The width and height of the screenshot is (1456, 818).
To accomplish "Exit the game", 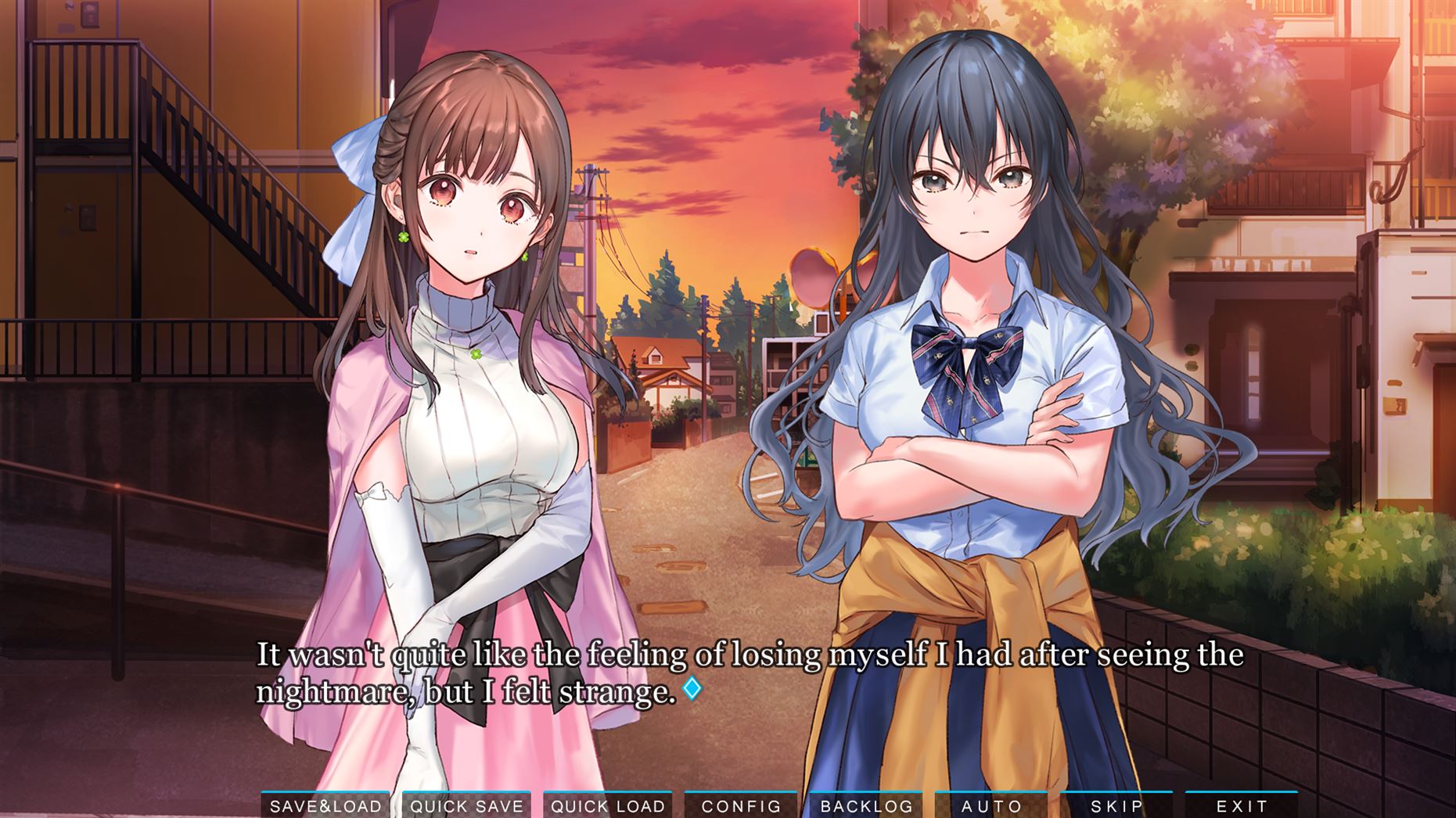I will 1242,805.
